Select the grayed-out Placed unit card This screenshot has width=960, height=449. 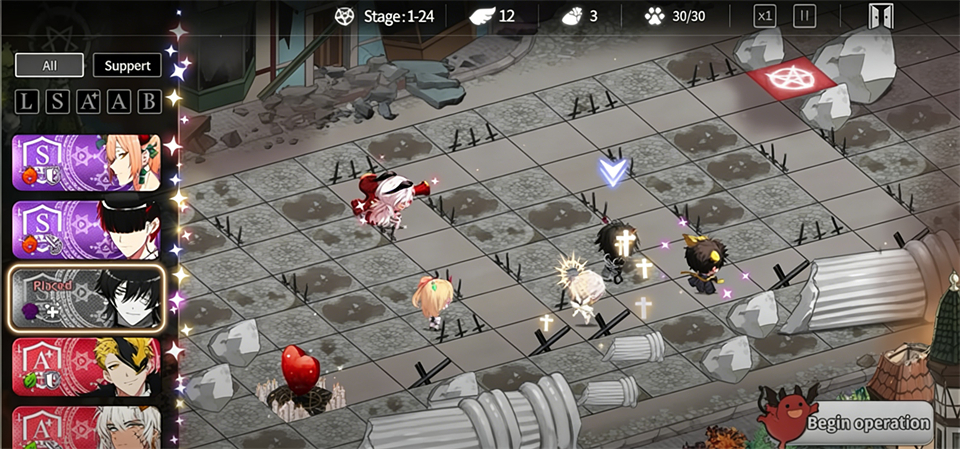point(86,298)
